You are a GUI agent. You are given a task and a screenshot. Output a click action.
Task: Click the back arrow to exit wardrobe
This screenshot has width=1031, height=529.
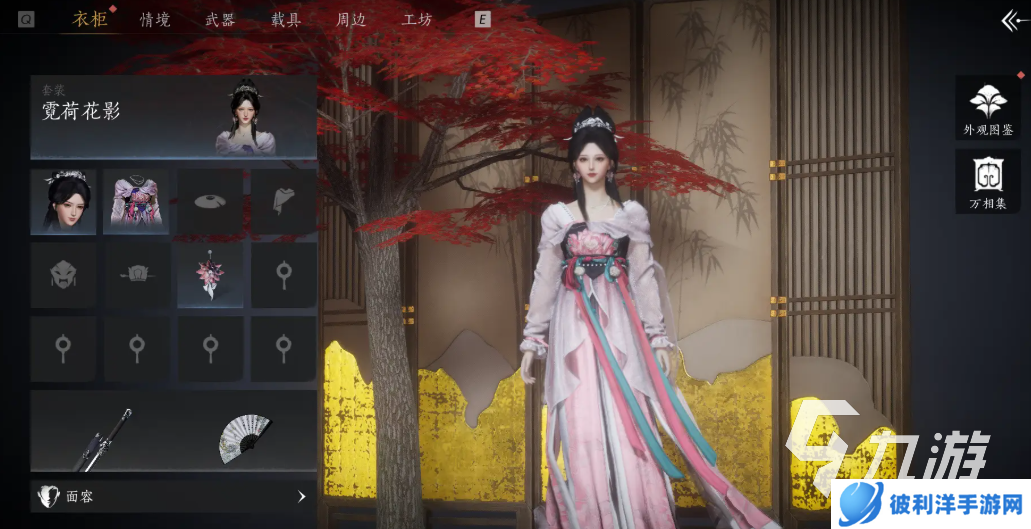coord(1012,20)
